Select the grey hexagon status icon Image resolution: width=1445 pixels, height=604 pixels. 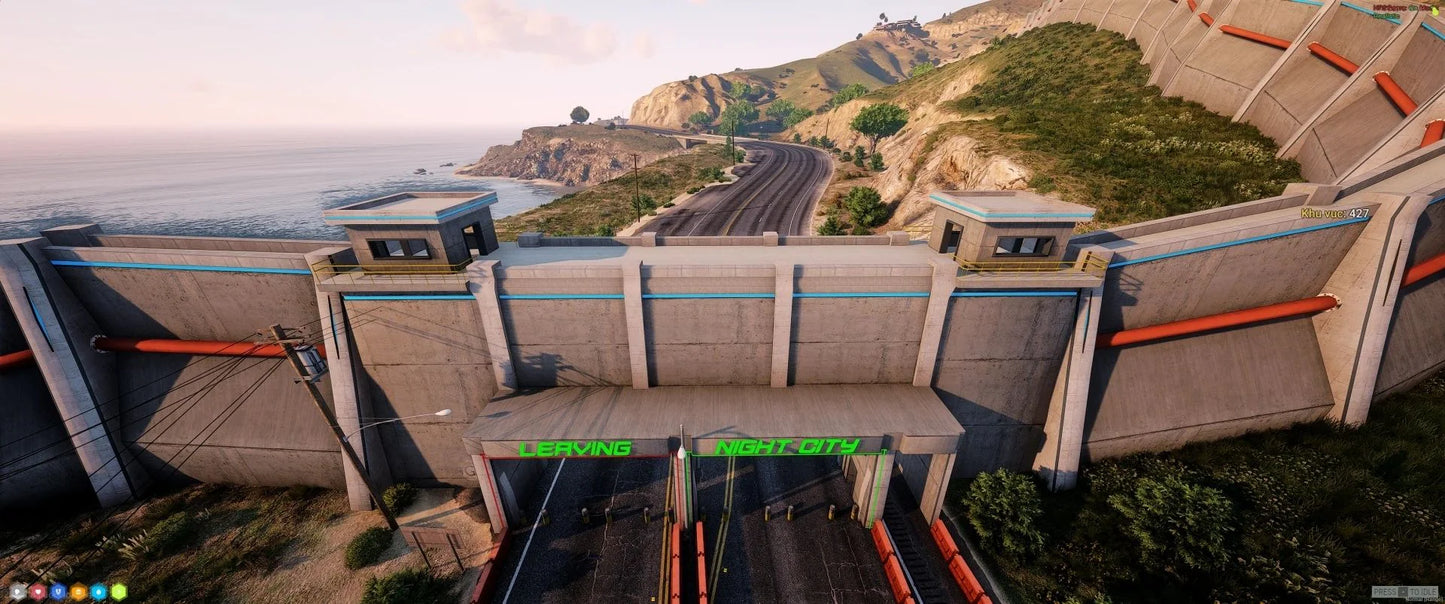pyautogui.click(x=18, y=591)
